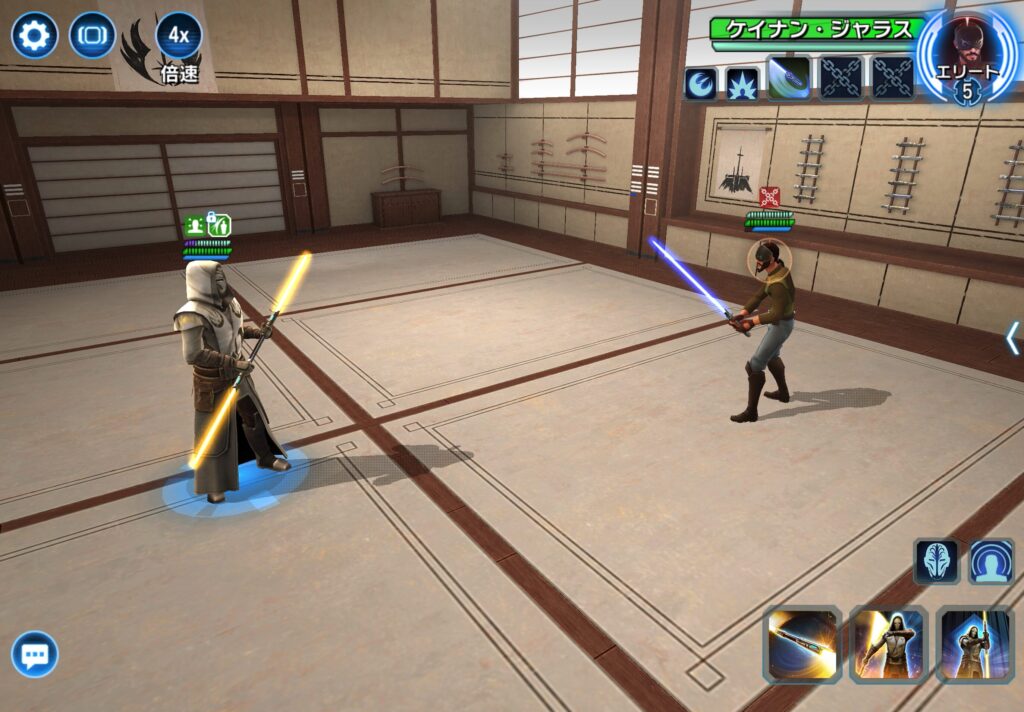
Task: Inspect the silhouette aura passive ability
Action: tap(991, 561)
